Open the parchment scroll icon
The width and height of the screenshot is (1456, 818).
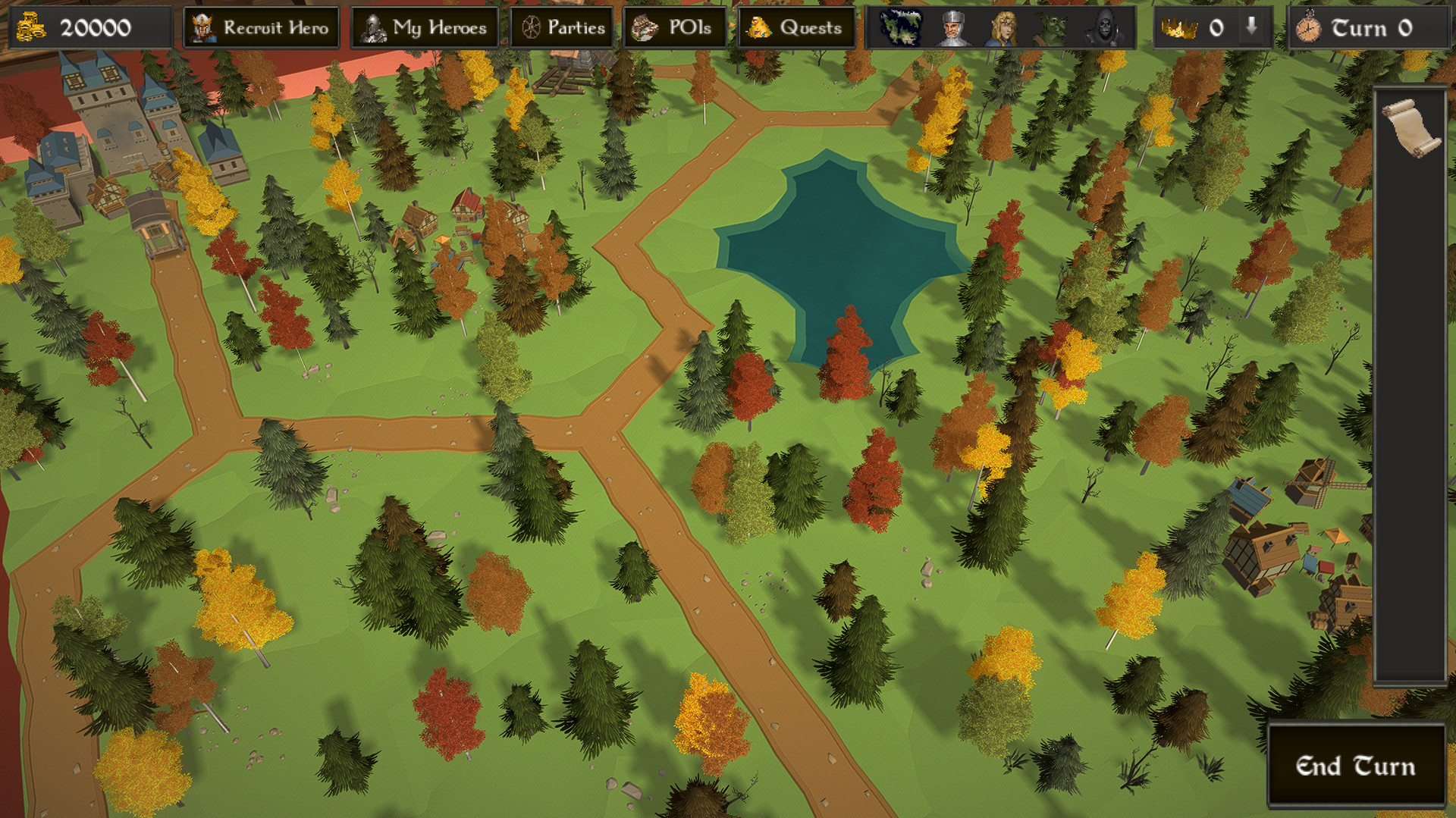coord(1410,127)
